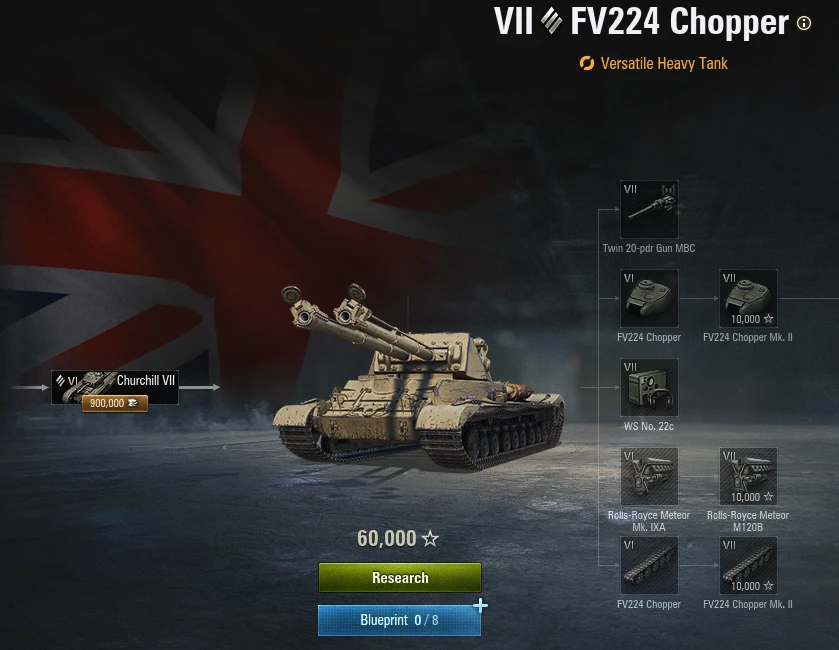The image size is (839, 650).
Task: Choose the FV224 Chopper Mk. II tracks
Action: 748,565
